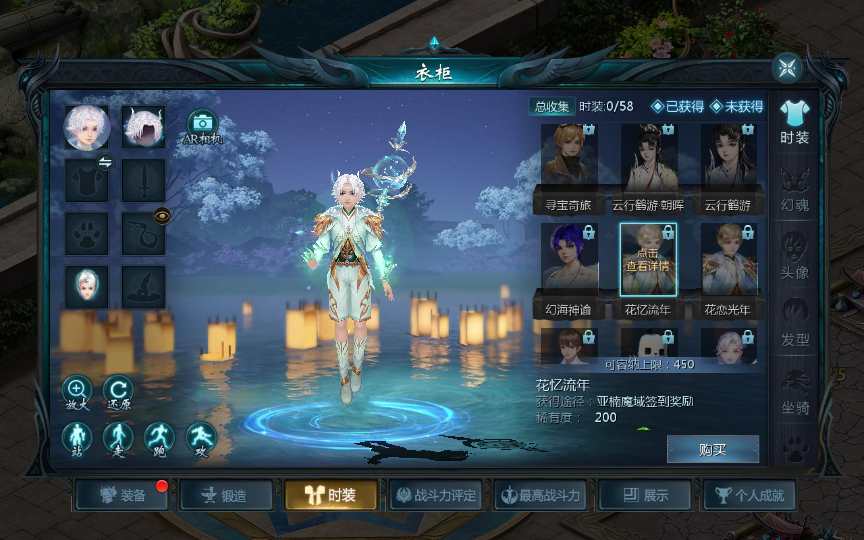Buy the selected outfit with 购买
The height and width of the screenshot is (540, 864).
(712, 450)
